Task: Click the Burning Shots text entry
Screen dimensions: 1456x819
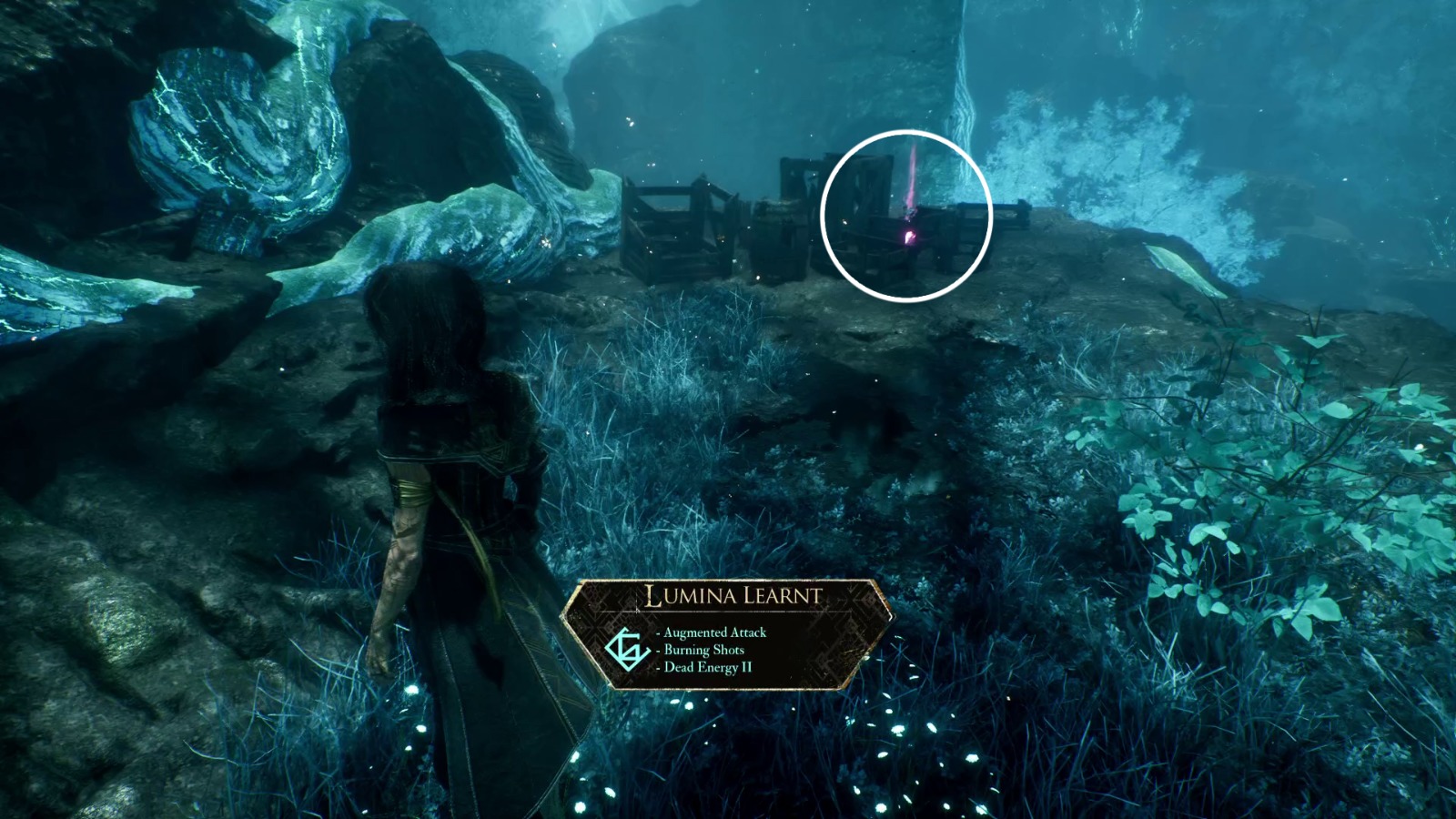Action: [703, 651]
